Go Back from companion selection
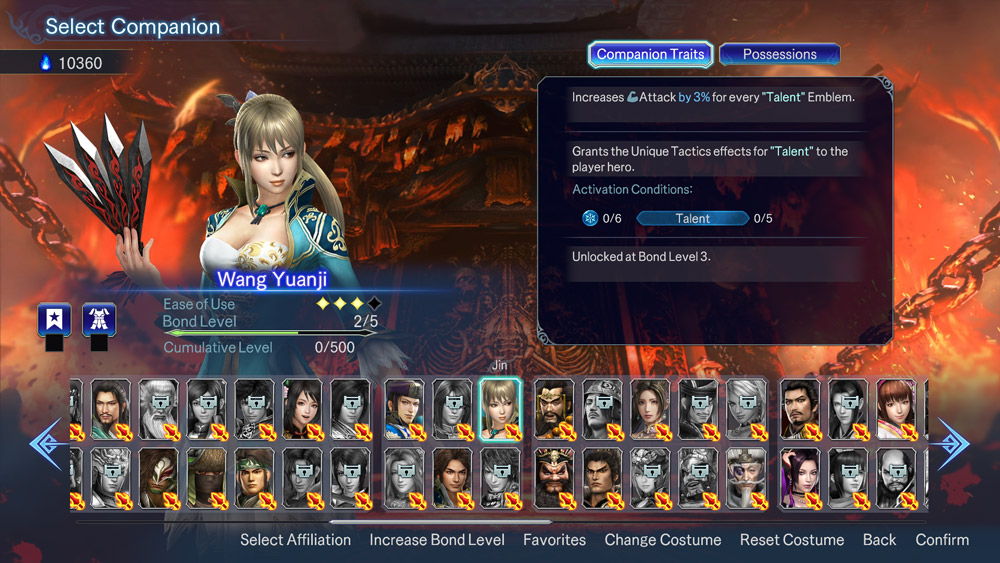The width and height of the screenshot is (1000, 563). 879,539
